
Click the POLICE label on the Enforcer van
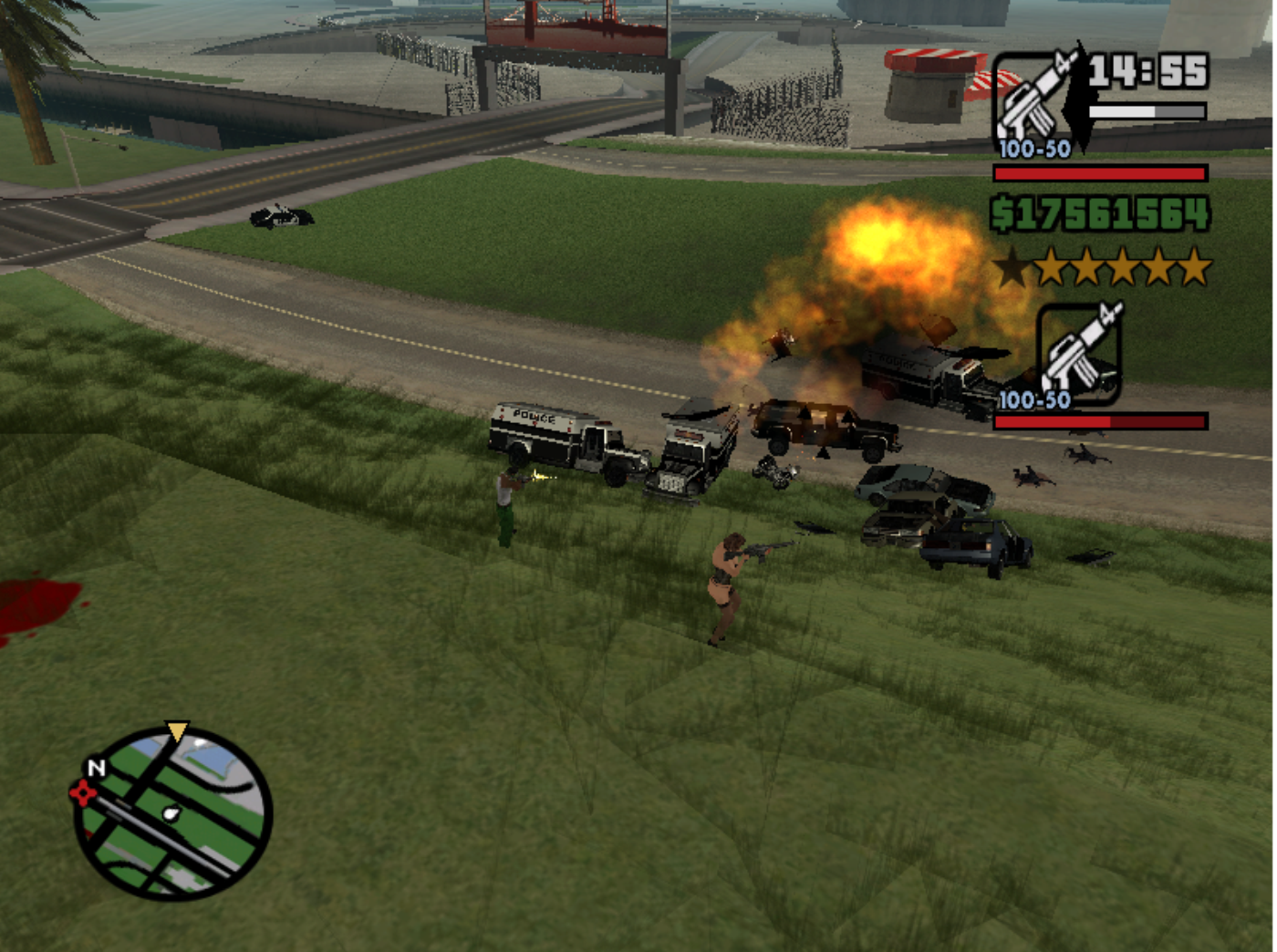click(534, 418)
